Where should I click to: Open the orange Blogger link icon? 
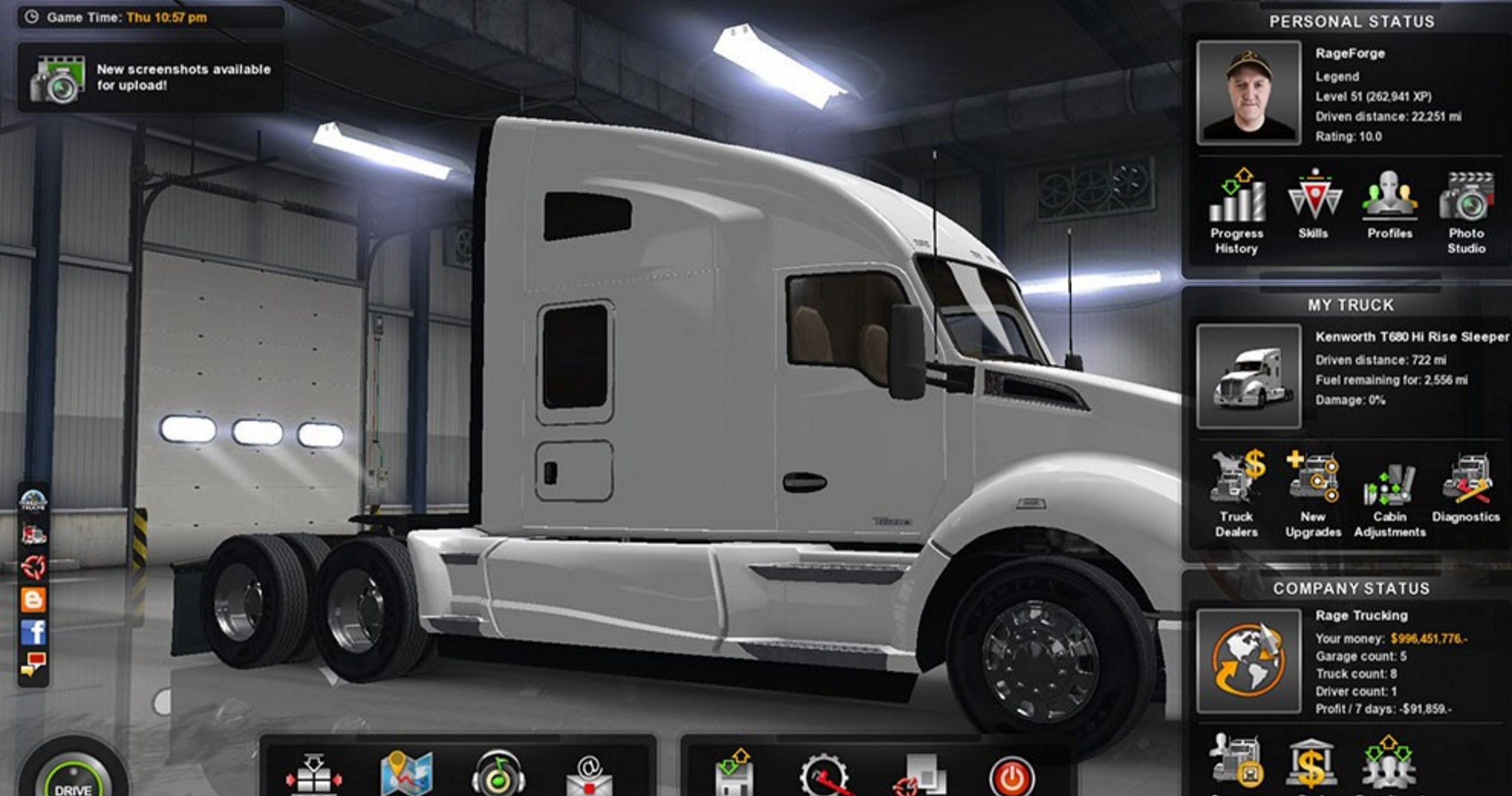(x=34, y=599)
